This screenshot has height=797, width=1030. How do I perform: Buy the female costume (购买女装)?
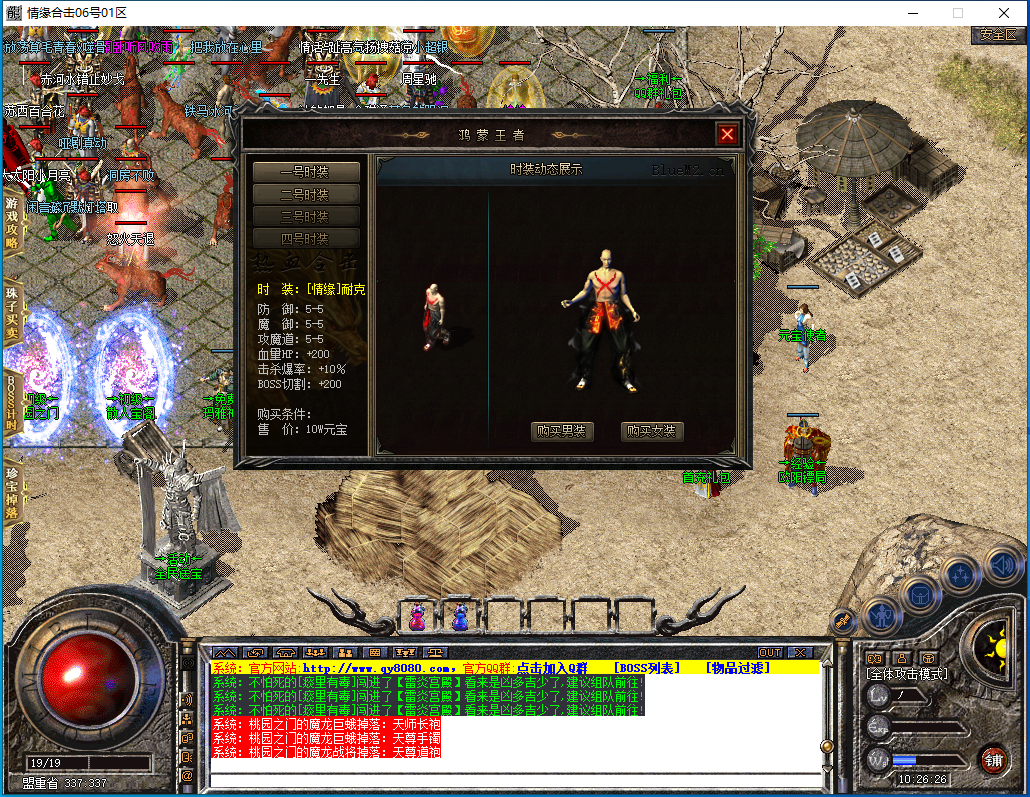pos(652,432)
